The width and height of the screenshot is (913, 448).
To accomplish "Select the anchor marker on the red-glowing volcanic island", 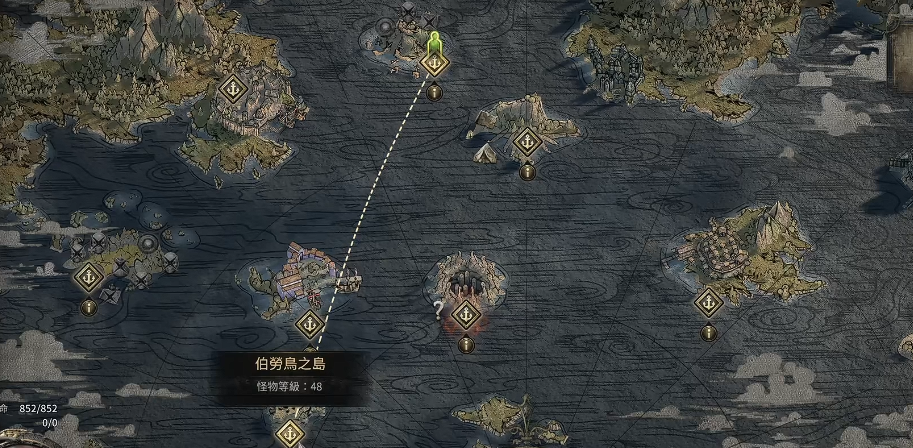I will pyautogui.click(x=465, y=315).
